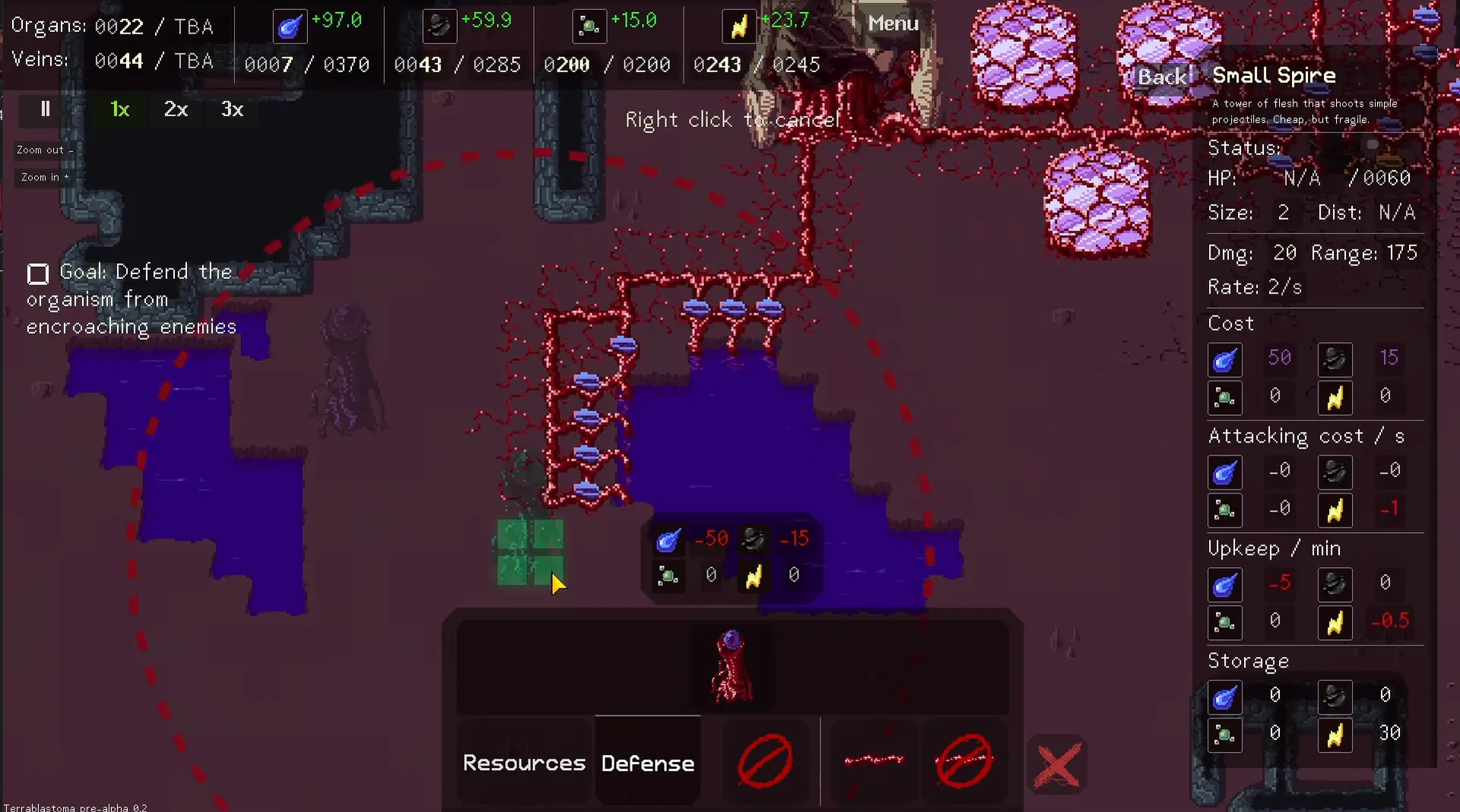Close the build bar with red X
The width and height of the screenshot is (1460, 812).
pos(1057,764)
